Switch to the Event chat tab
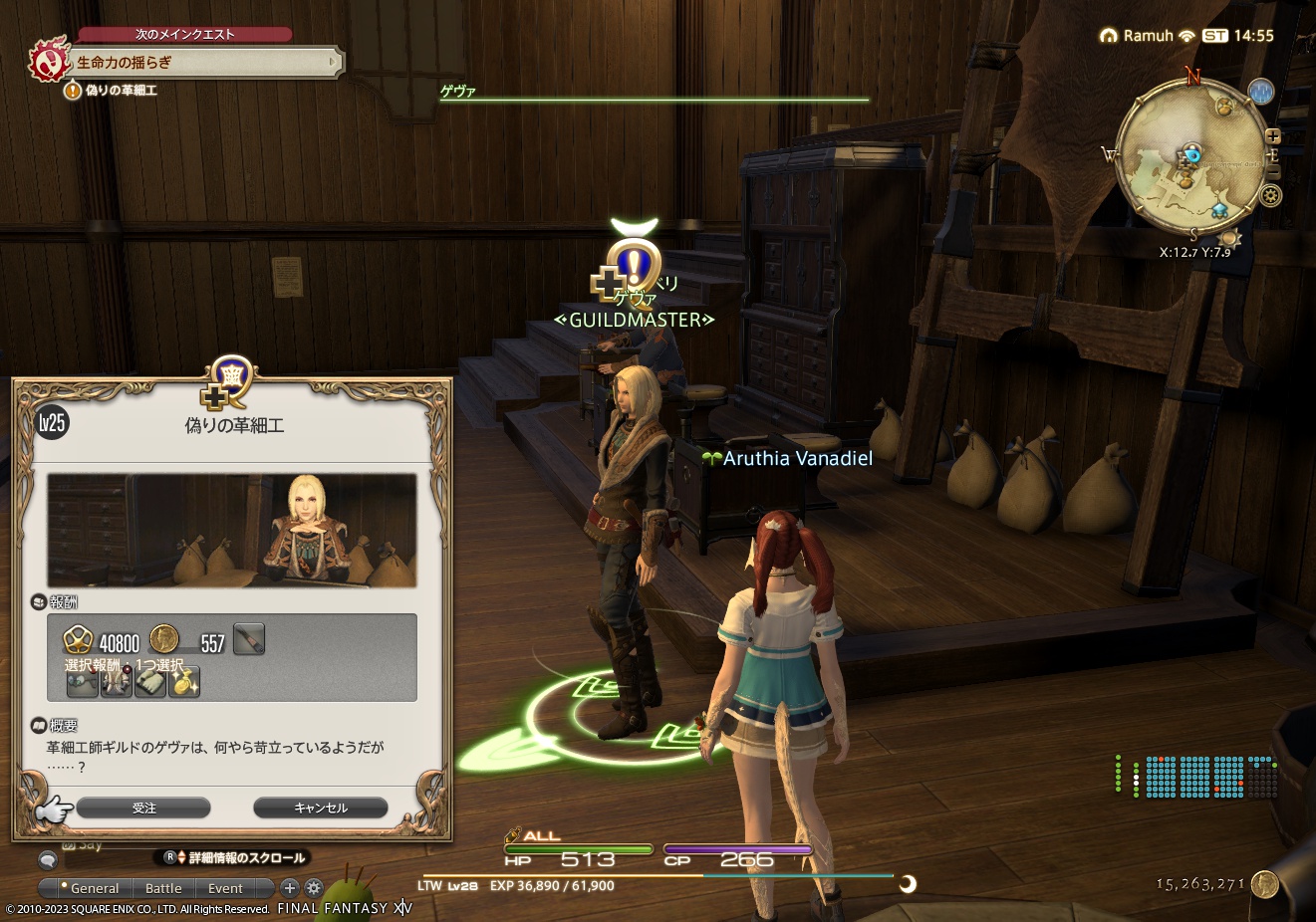Viewport: 1316px width, 922px height. click(225, 888)
